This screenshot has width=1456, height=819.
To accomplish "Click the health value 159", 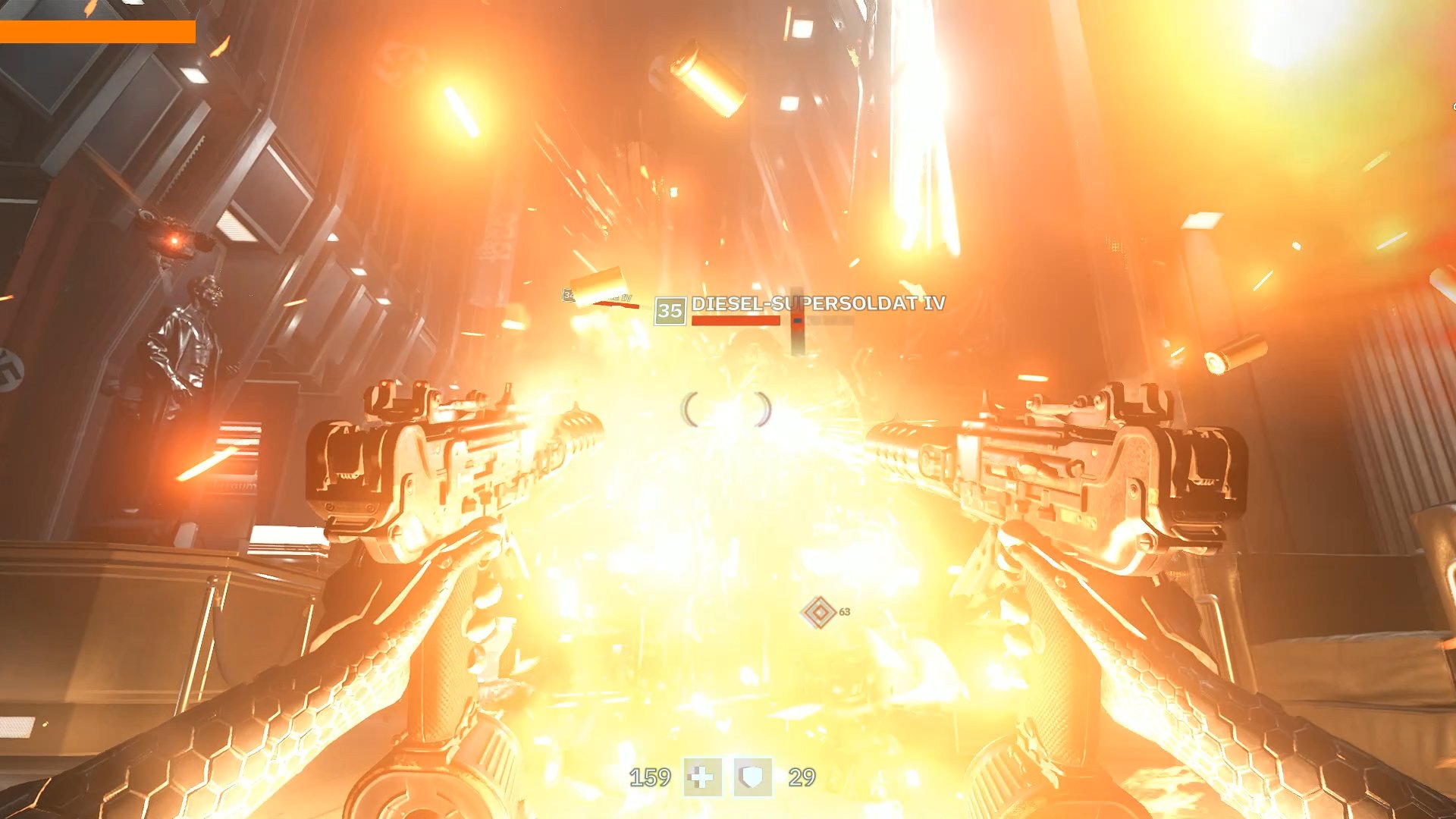I will pyautogui.click(x=650, y=775).
